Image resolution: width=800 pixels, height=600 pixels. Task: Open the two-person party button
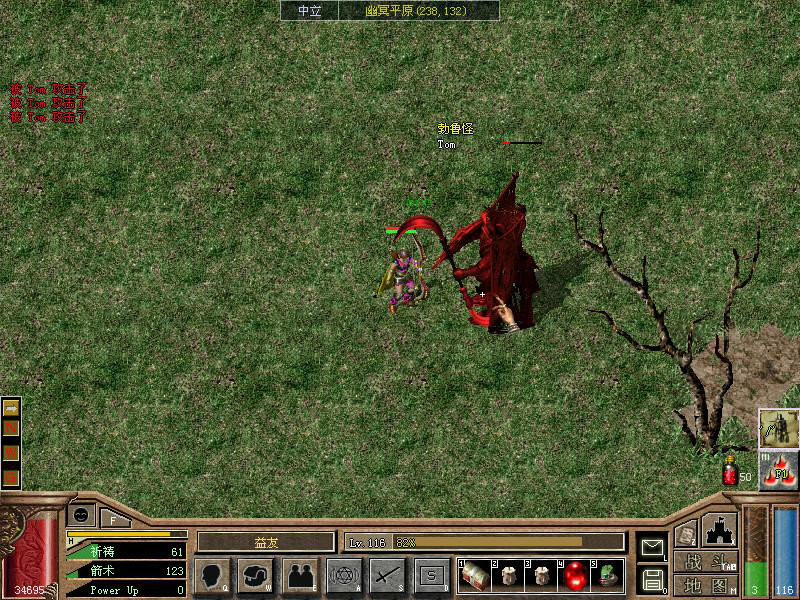click(x=300, y=575)
